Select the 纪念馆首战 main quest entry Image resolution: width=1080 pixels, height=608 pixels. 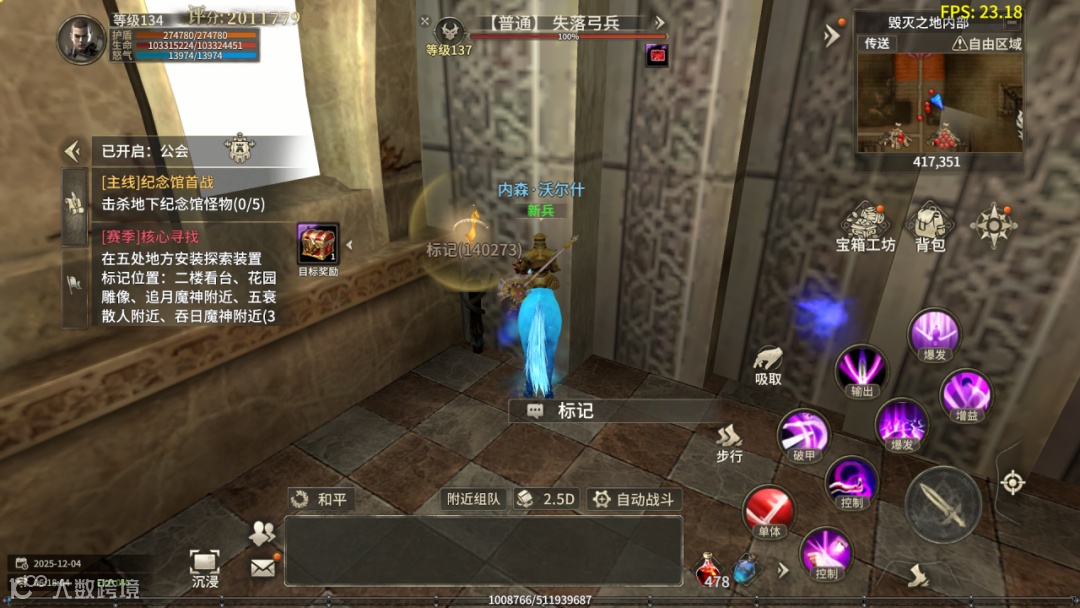coord(158,183)
